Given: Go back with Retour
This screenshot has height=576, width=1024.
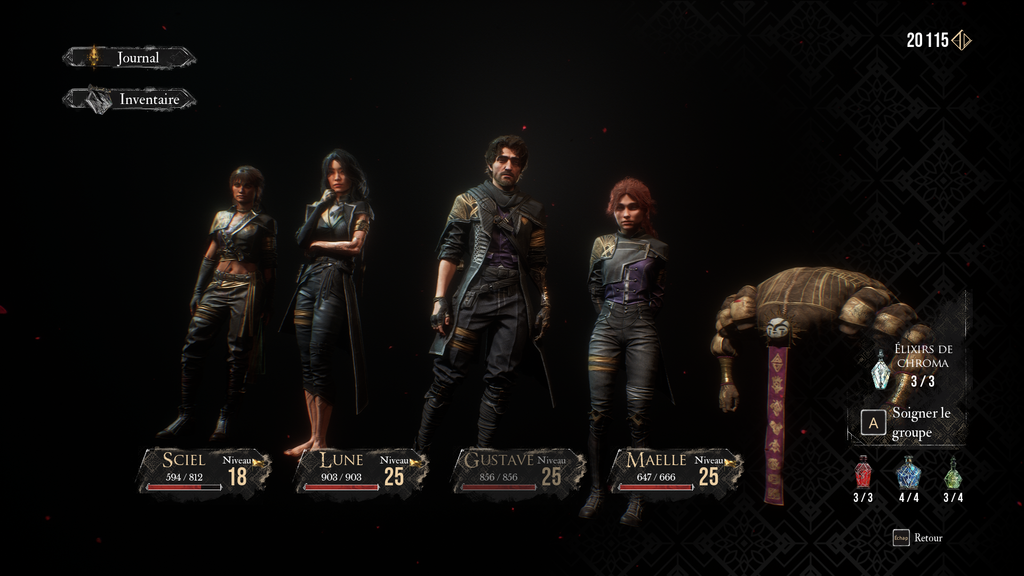Looking at the screenshot, I should point(918,538).
